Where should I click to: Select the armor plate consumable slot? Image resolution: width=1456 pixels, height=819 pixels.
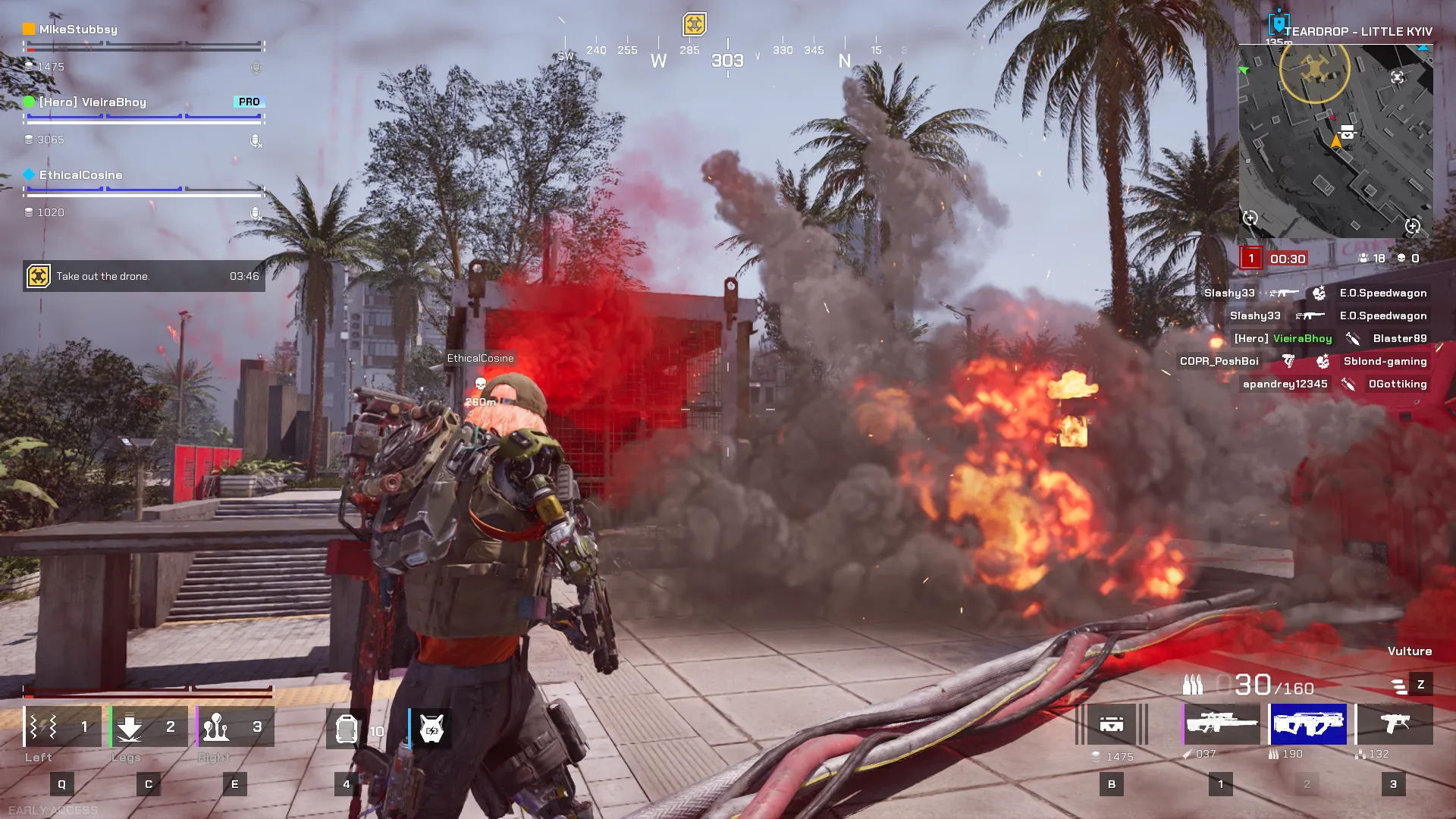point(347,730)
